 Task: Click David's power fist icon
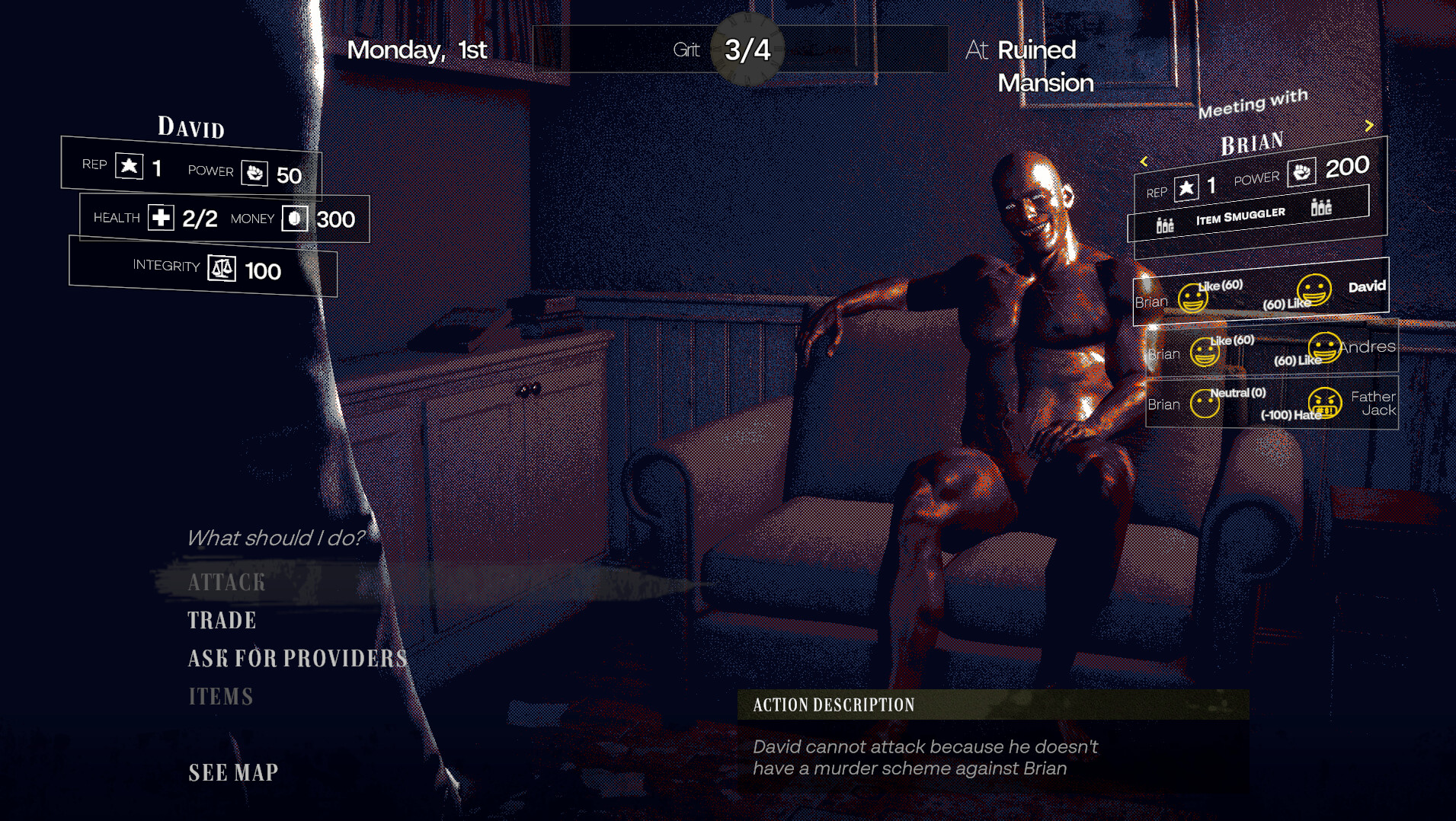tap(255, 173)
